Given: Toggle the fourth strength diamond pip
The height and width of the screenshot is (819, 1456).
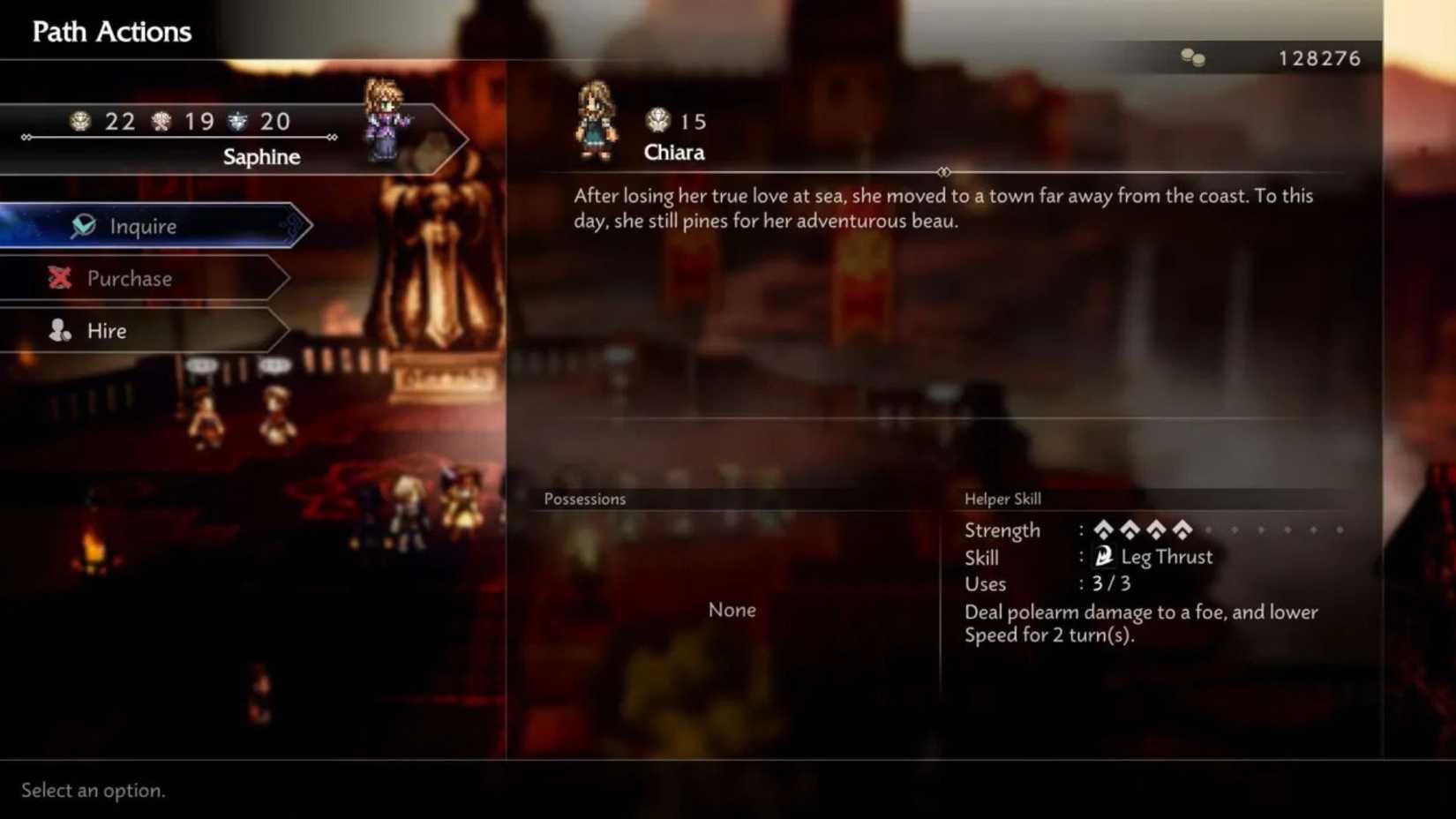Looking at the screenshot, I should click(1182, 530).
